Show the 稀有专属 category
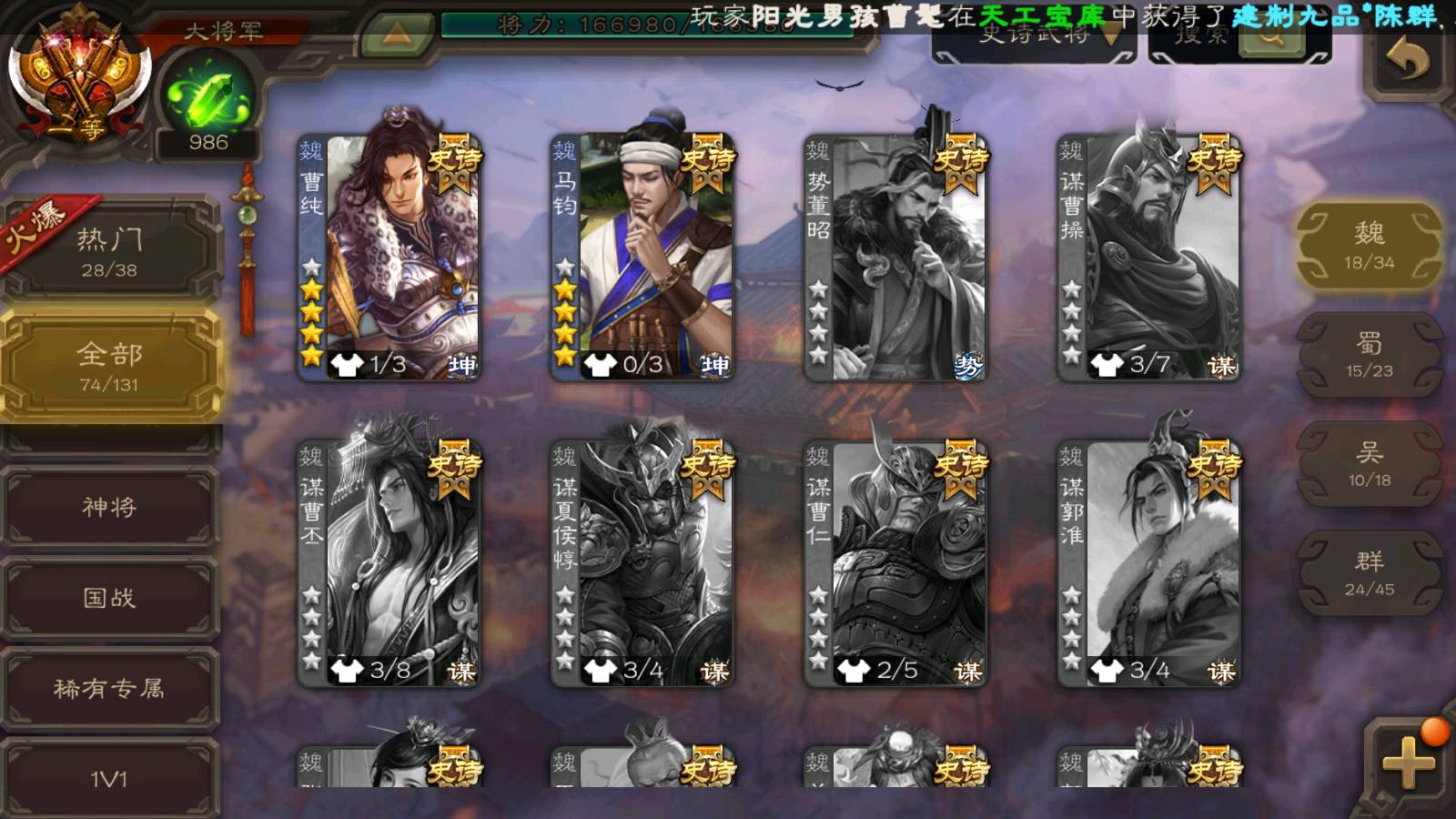Image resolution: width=1456 pixels, height=819 pixels. pos(109,689)
